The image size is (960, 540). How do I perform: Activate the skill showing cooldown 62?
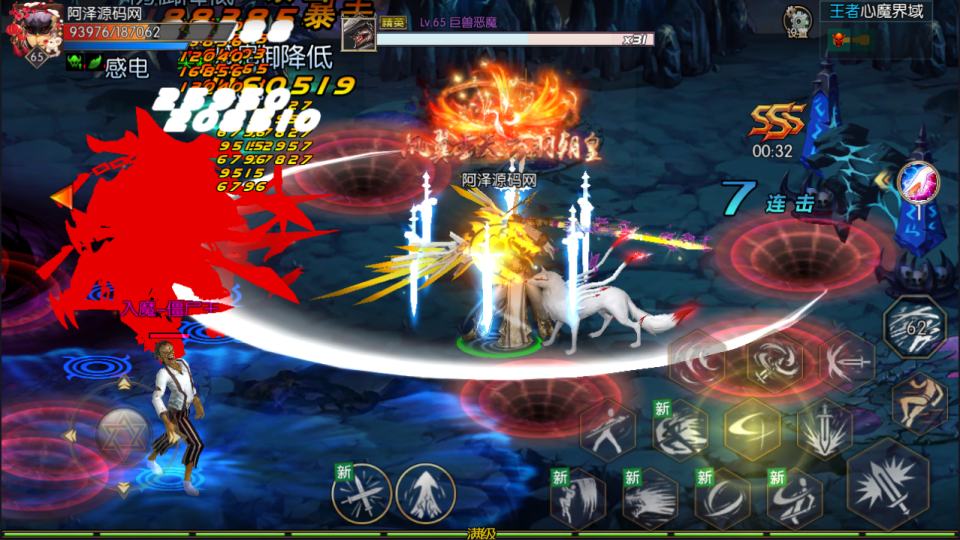(914, 328)
